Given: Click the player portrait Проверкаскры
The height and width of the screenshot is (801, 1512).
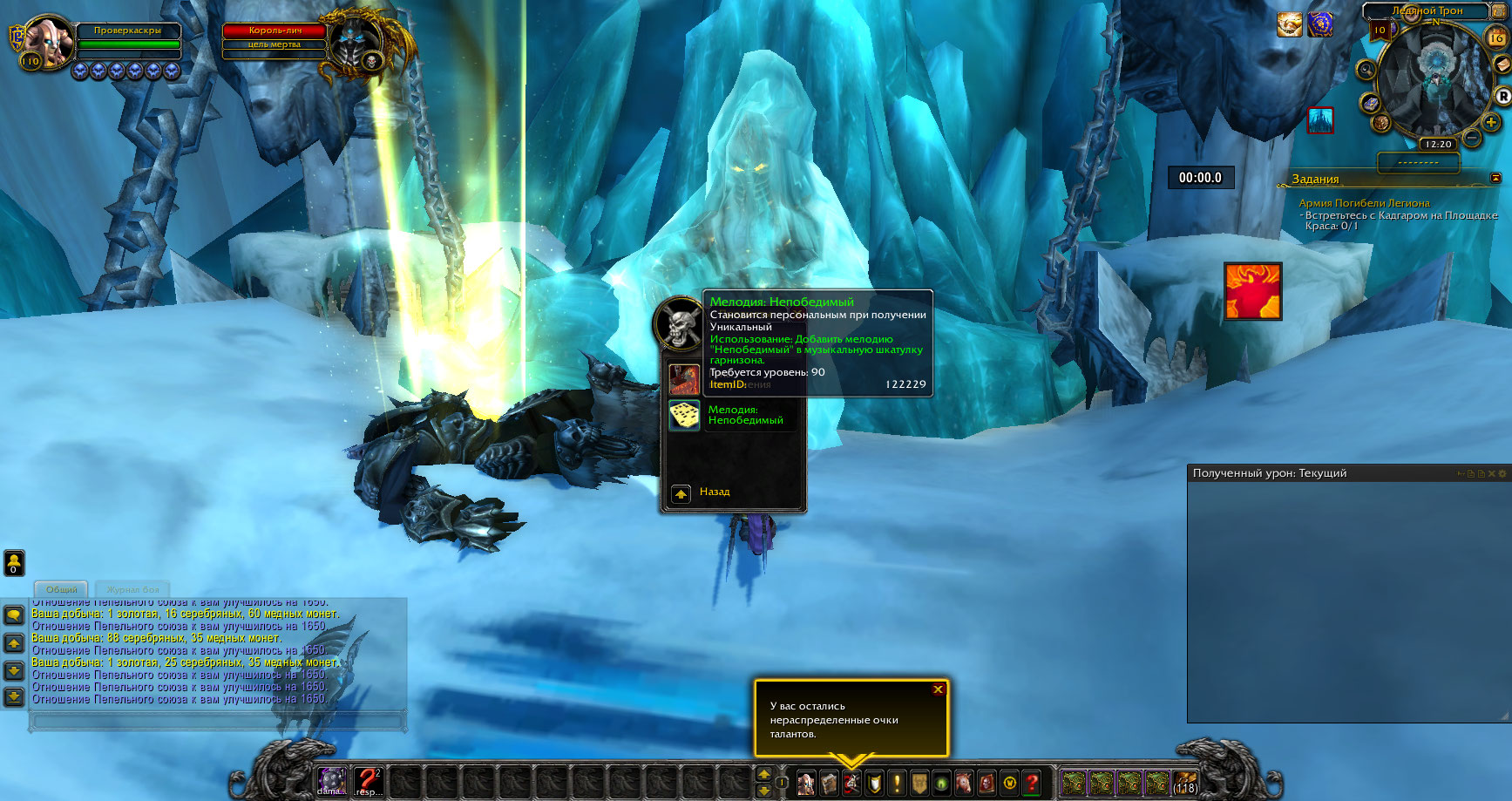Looking at the screenshot, I should point(47,41).
